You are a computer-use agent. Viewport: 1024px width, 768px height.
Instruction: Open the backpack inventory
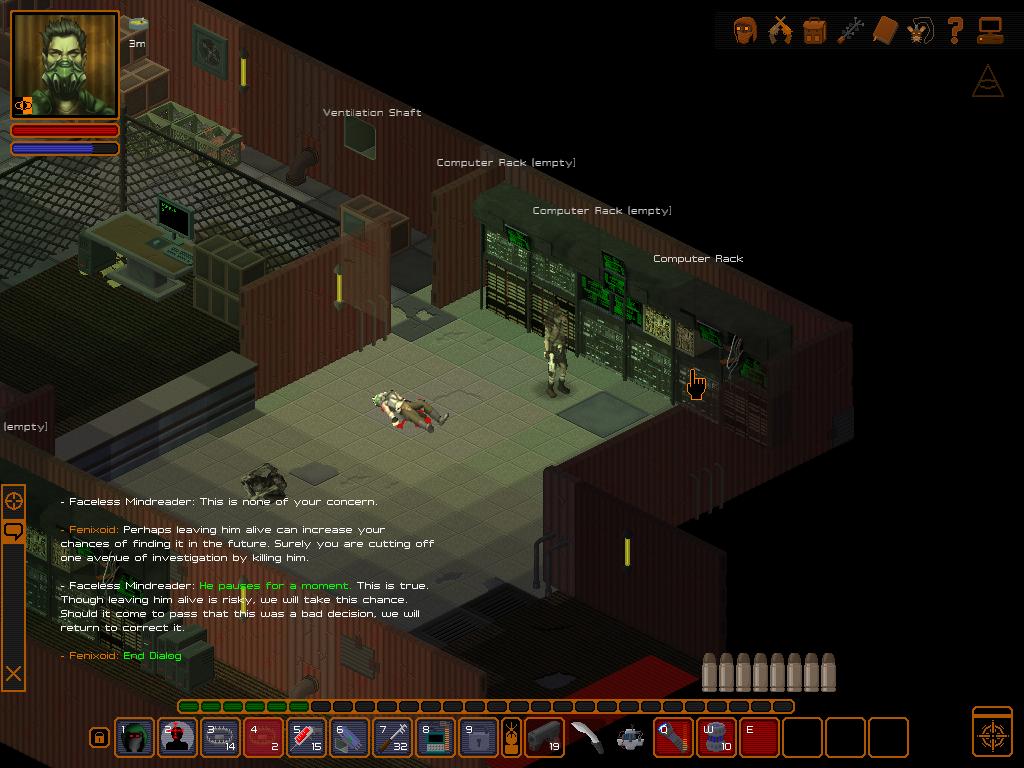[x=815, y=30]
